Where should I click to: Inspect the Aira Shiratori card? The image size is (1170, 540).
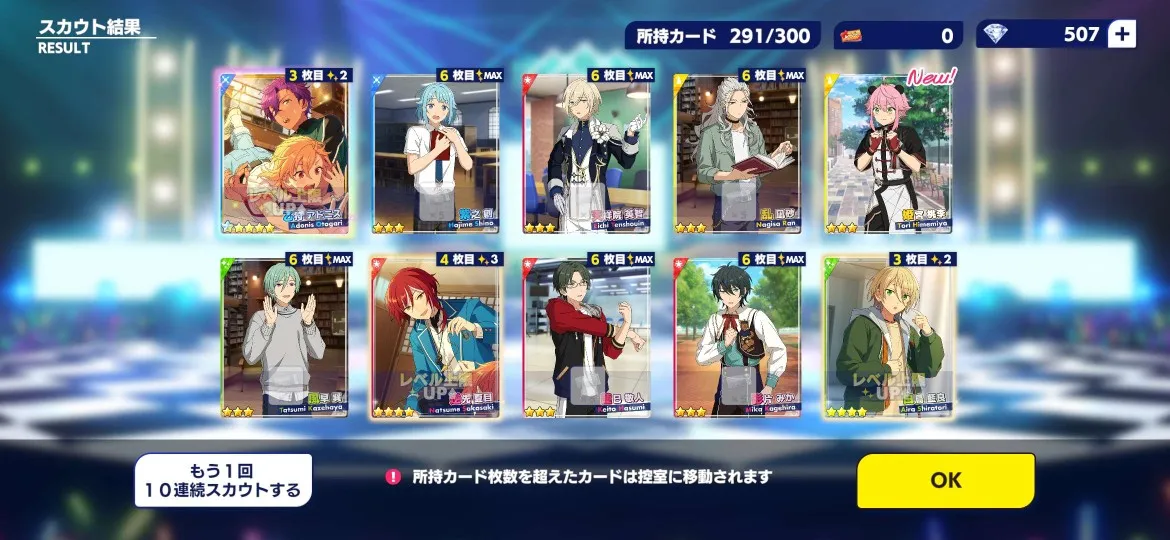889,337
